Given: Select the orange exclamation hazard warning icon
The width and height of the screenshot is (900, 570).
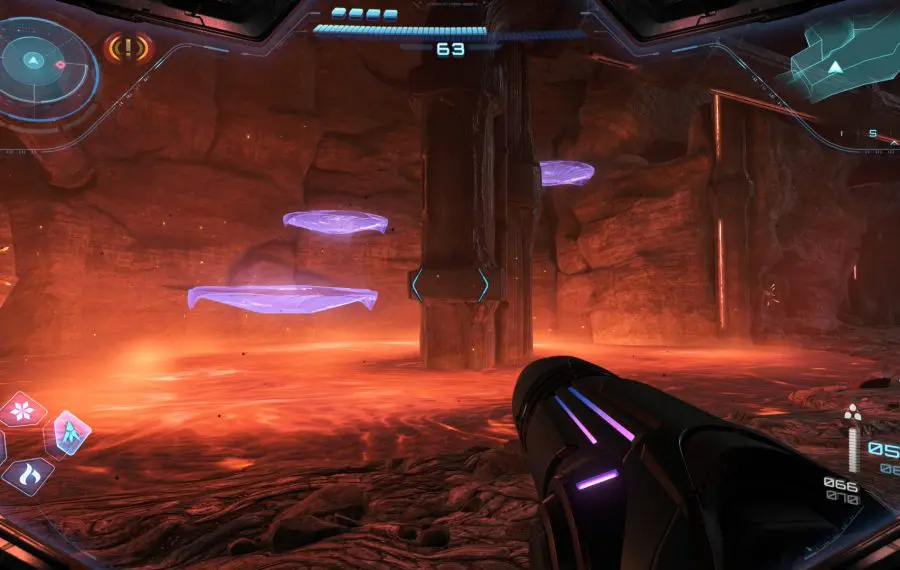Looking at the screenshot, I should [x=127, y=47].
